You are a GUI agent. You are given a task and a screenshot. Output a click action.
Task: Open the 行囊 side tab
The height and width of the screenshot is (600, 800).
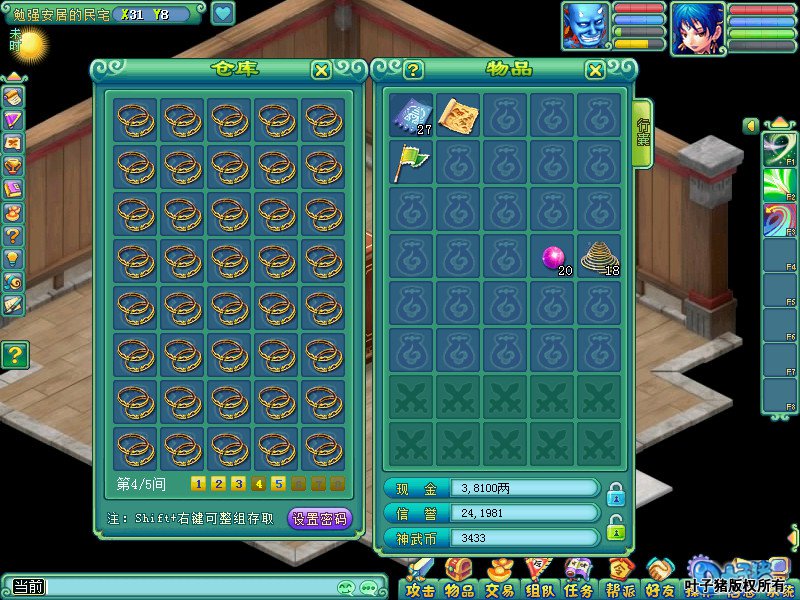644,134
